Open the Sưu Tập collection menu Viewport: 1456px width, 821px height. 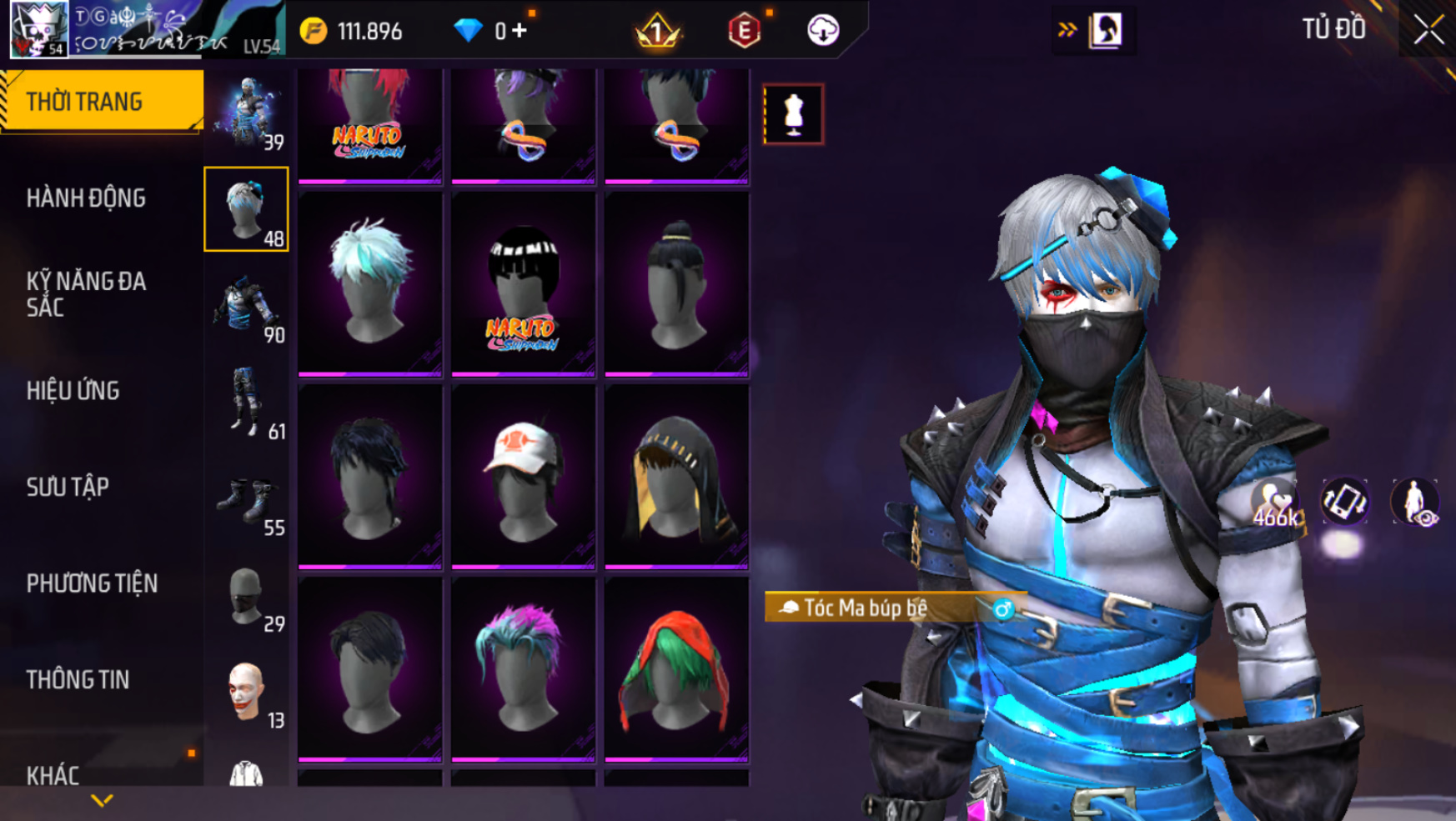(68, 487)
